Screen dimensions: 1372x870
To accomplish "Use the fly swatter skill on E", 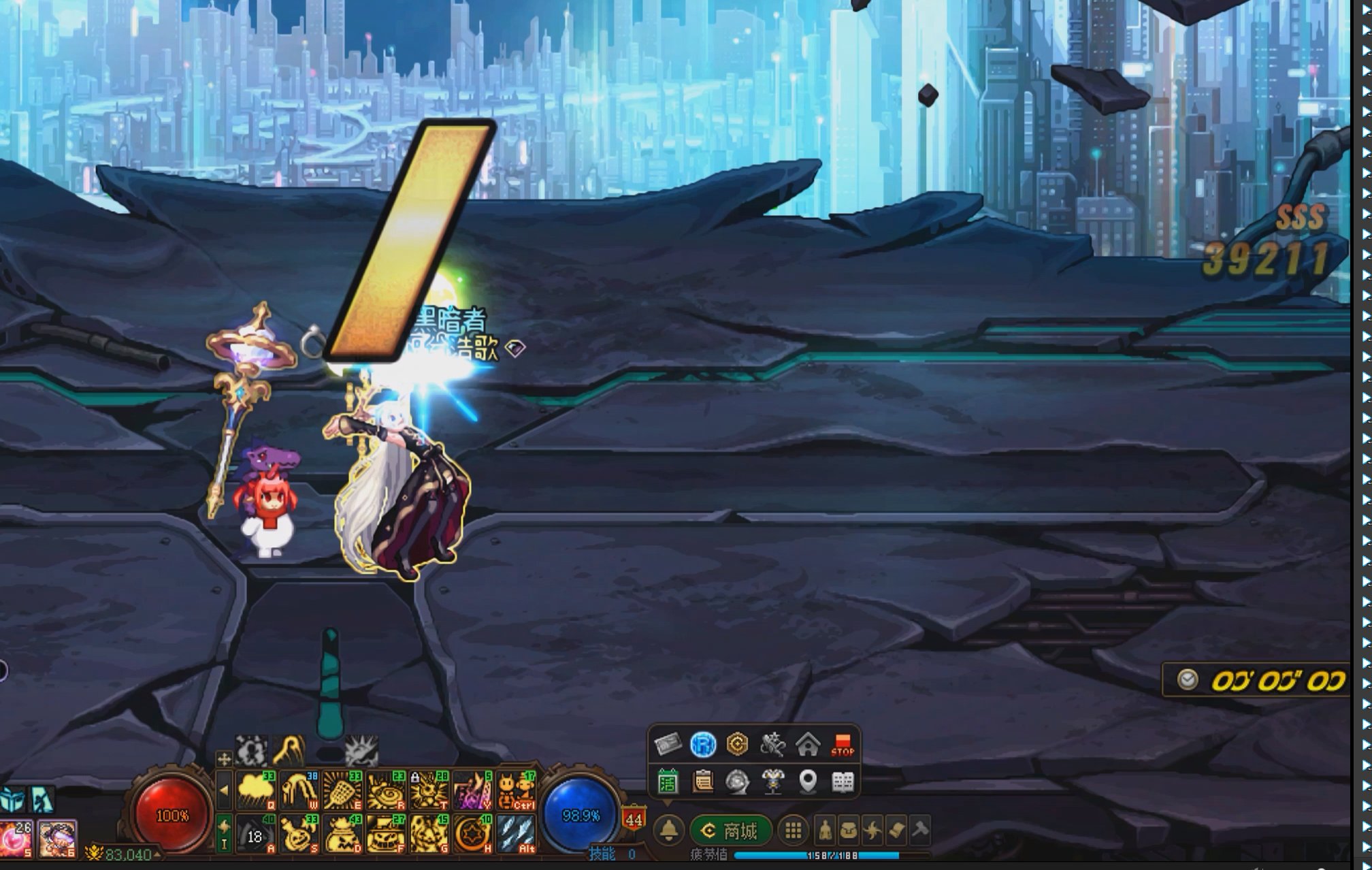I will [342, 790].
